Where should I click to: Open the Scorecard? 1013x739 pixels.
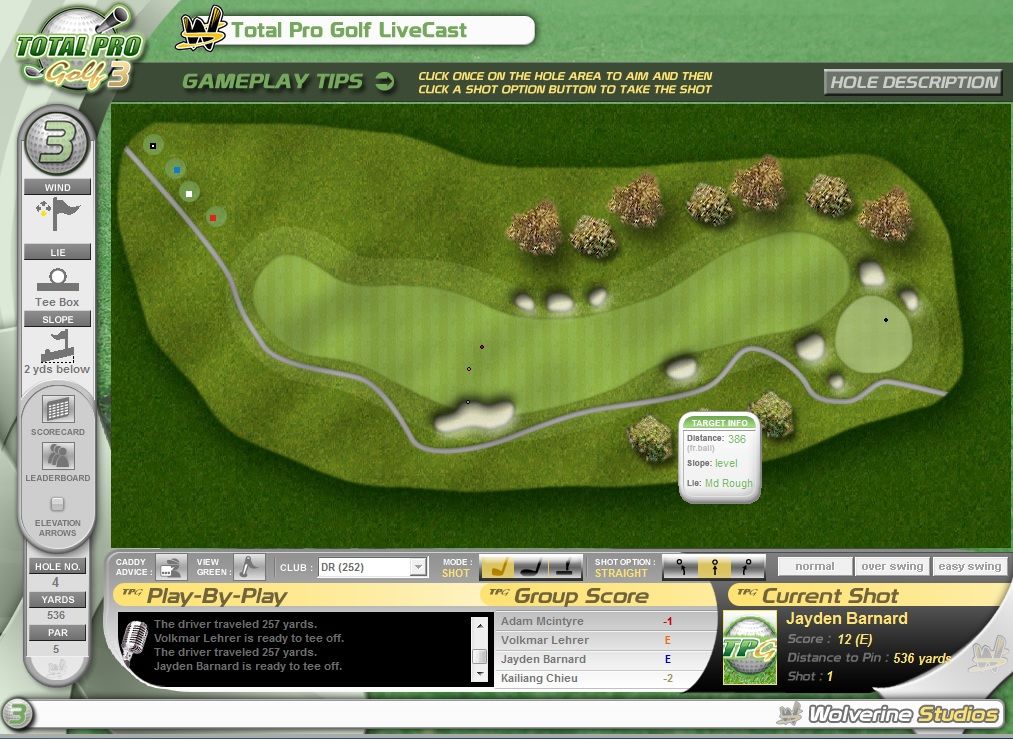click(x=58, y=410)
